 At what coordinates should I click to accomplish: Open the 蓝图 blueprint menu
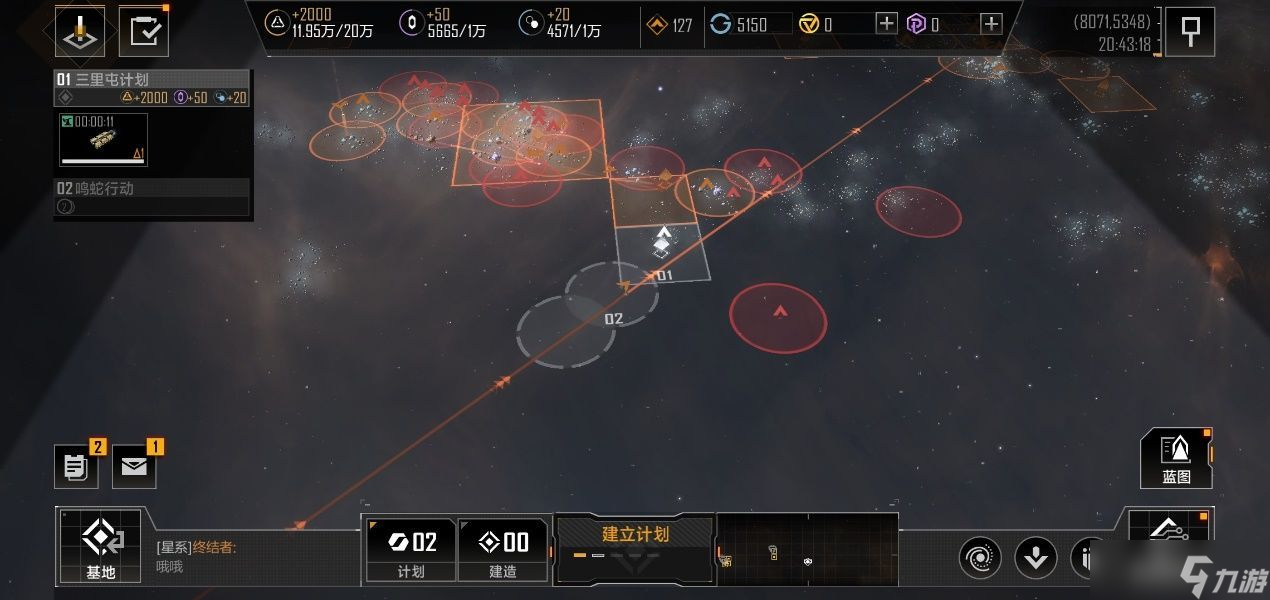pos(1176,458)
